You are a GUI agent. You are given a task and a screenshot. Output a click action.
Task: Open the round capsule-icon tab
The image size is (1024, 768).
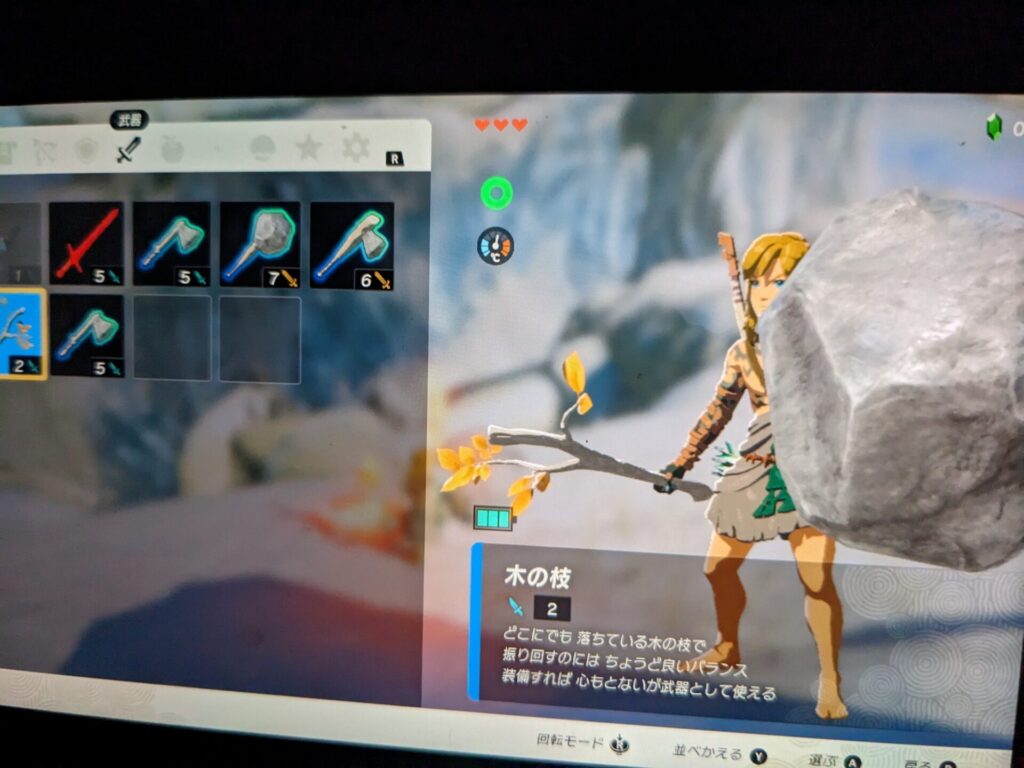coord(262,148)
